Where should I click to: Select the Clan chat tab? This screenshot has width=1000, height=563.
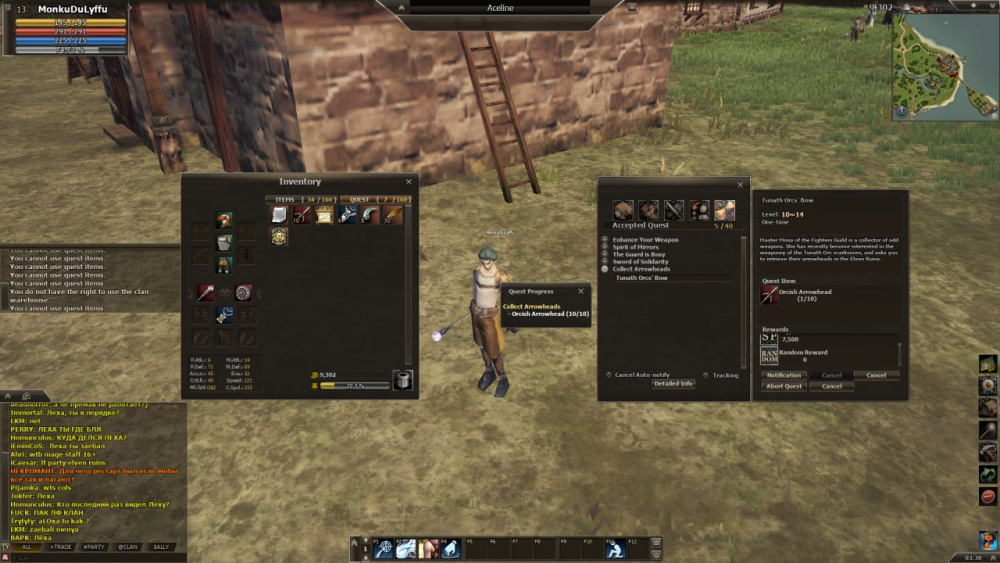[x=127, y=547]
